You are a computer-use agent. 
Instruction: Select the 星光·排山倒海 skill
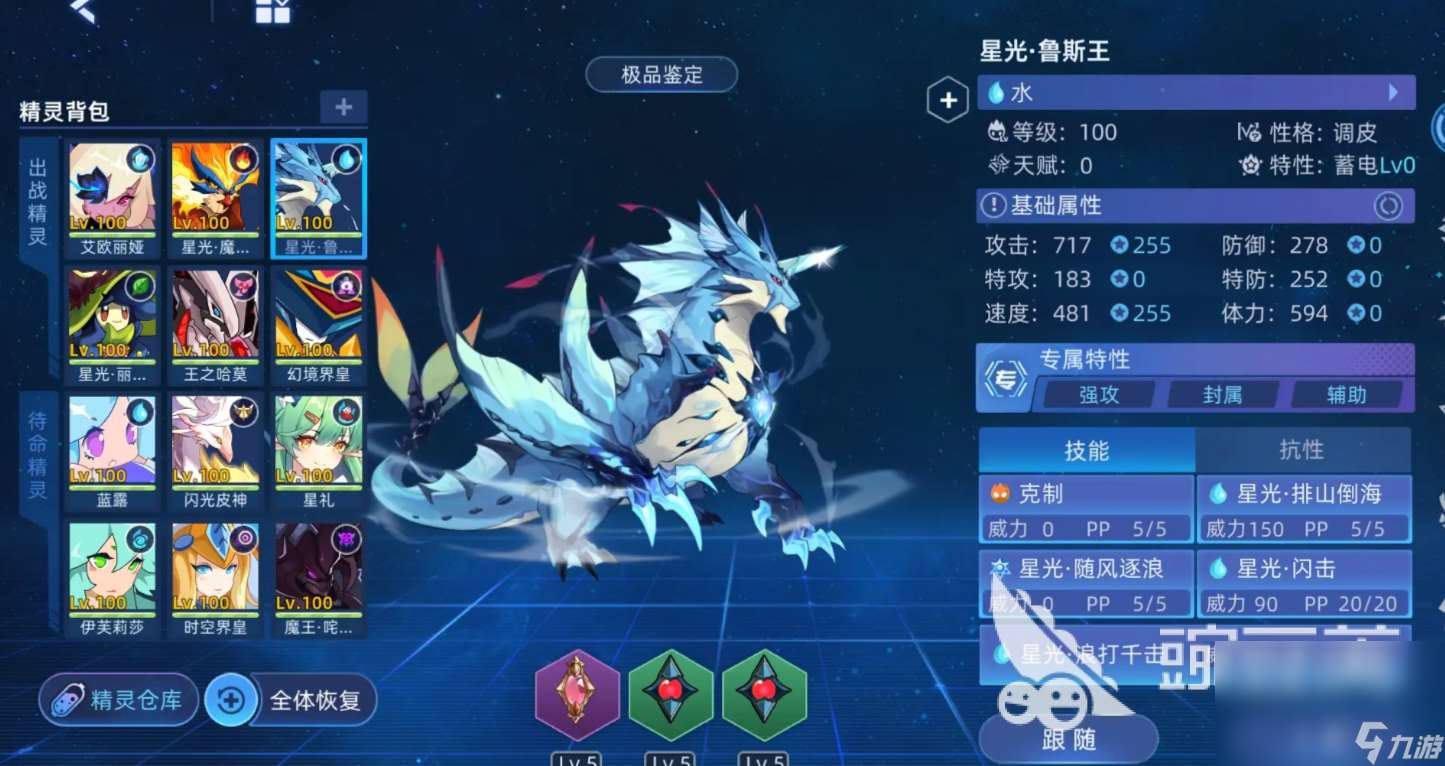click(x=1303, y=508)
